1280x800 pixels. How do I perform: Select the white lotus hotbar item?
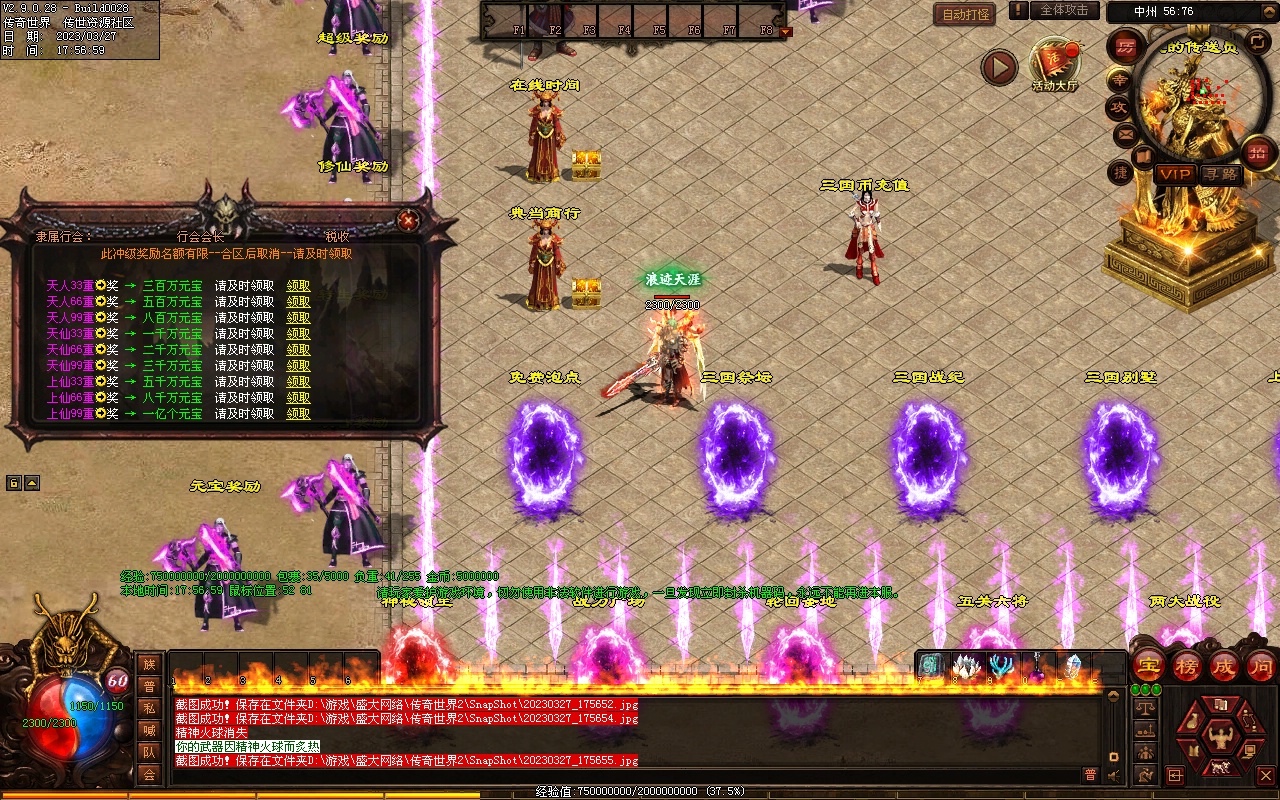click(x=966, y=665)
